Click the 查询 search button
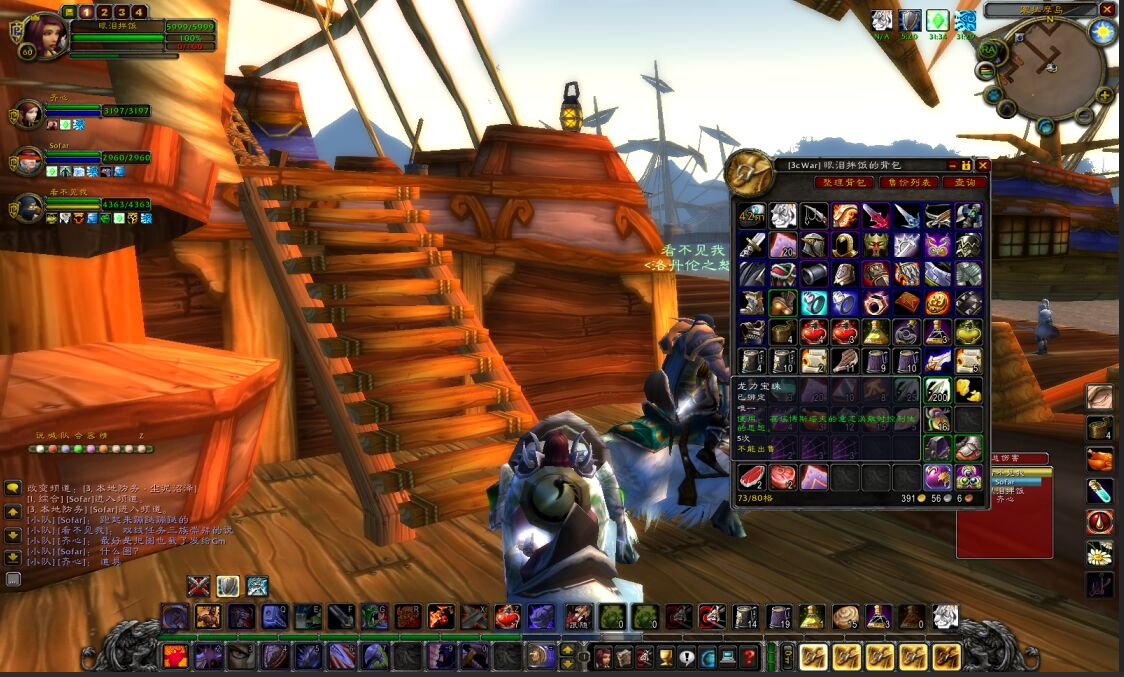Viewport: 1124px width, 677px height. pos(964,182)
